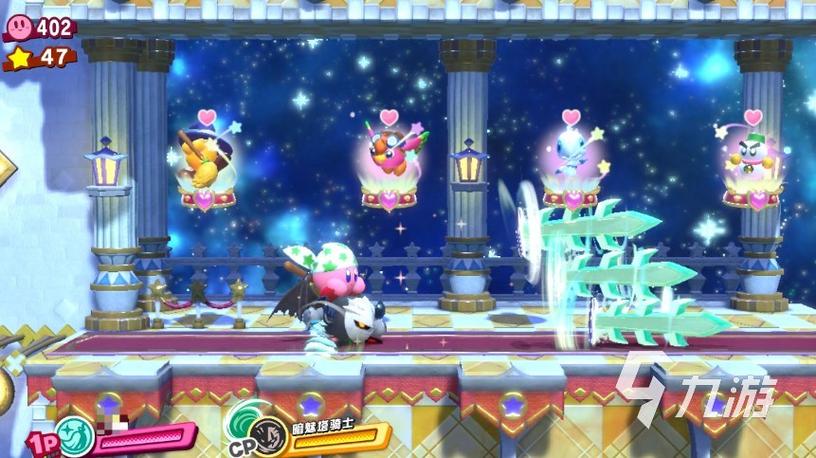
Task: Click the 1P teal copy ability icon
Action: coord(73,436)
